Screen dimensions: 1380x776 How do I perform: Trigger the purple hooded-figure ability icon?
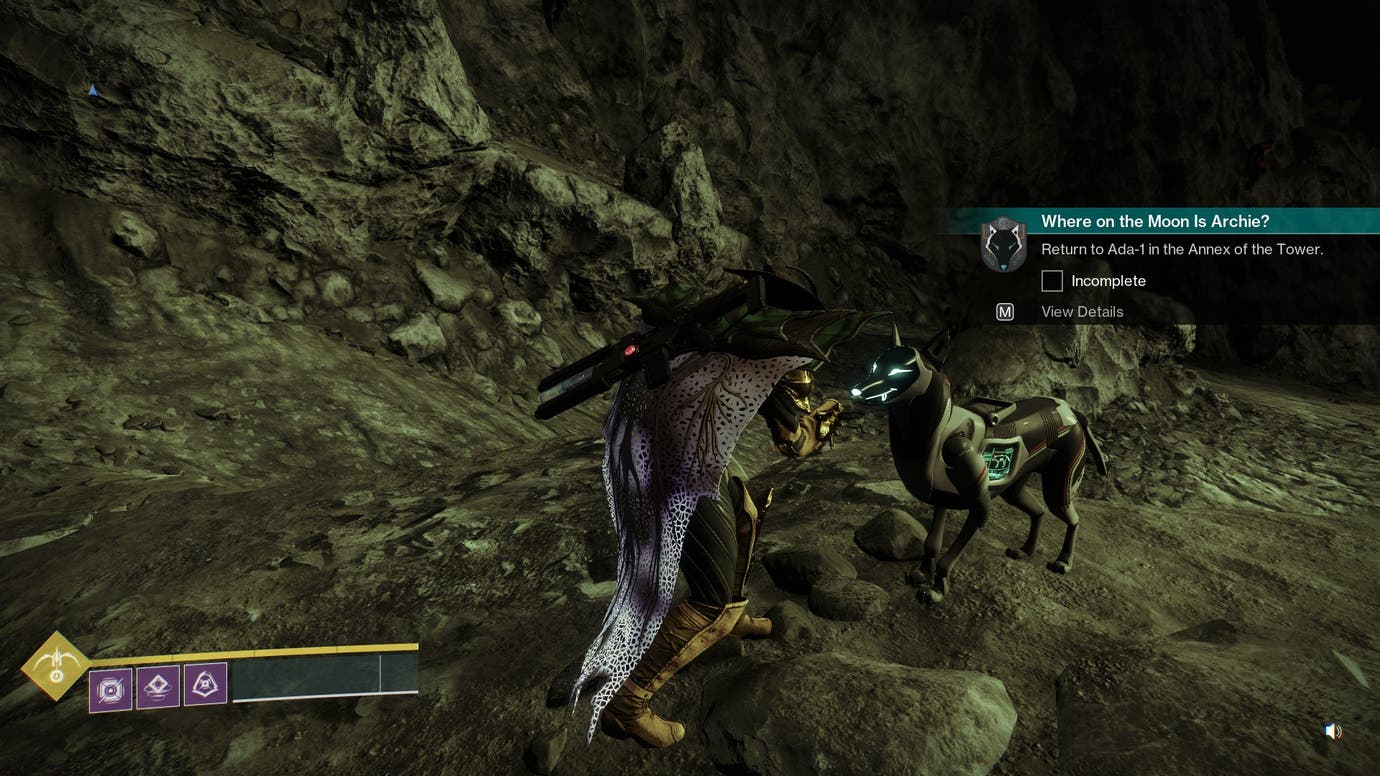tap(205, 684)
